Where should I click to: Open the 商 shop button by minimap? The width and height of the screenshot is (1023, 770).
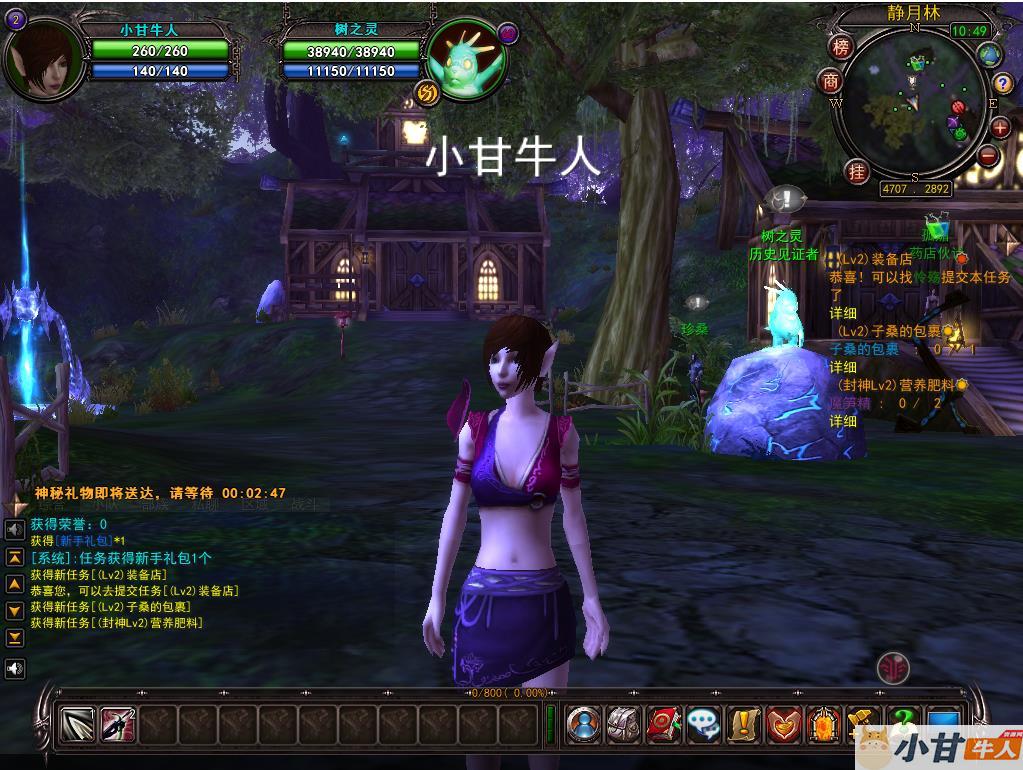[831, 81]
